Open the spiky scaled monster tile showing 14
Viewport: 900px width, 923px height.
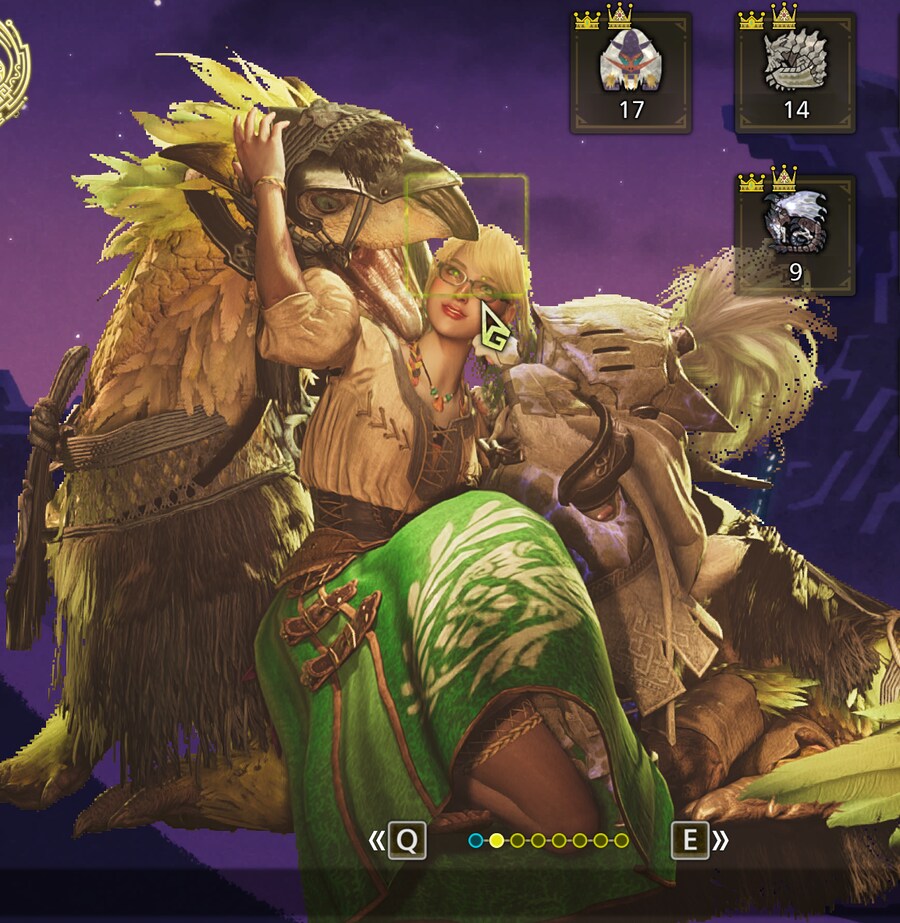(x=795, y=73)
